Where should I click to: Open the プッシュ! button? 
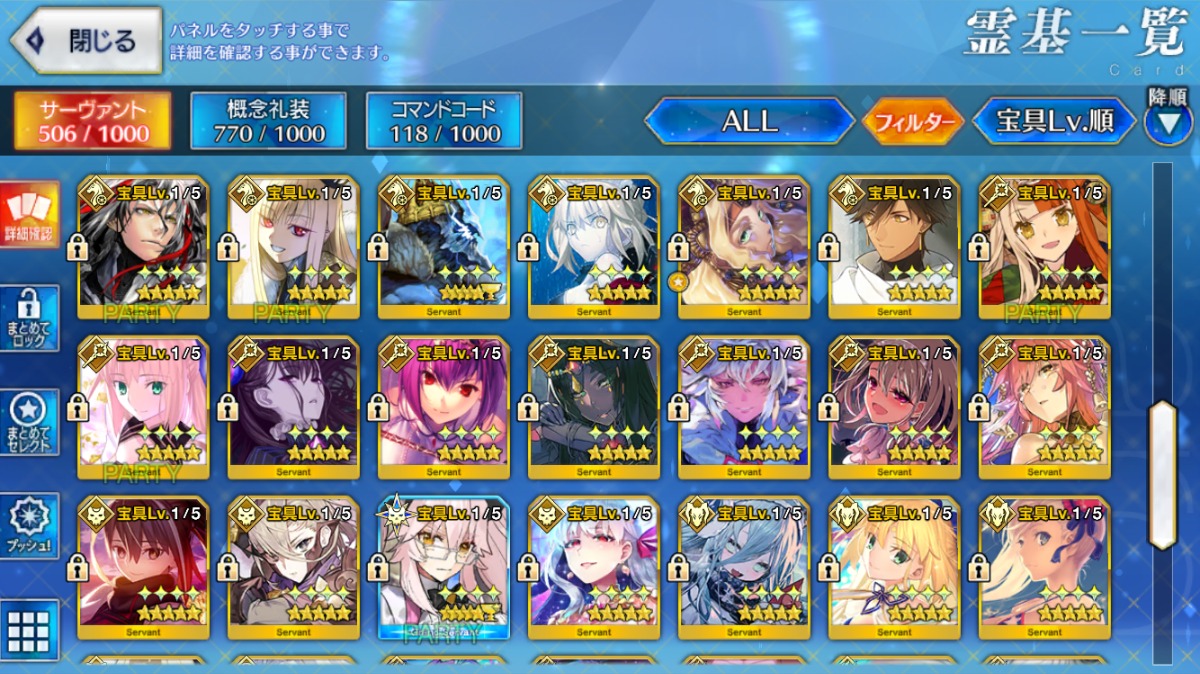(29, 526)
